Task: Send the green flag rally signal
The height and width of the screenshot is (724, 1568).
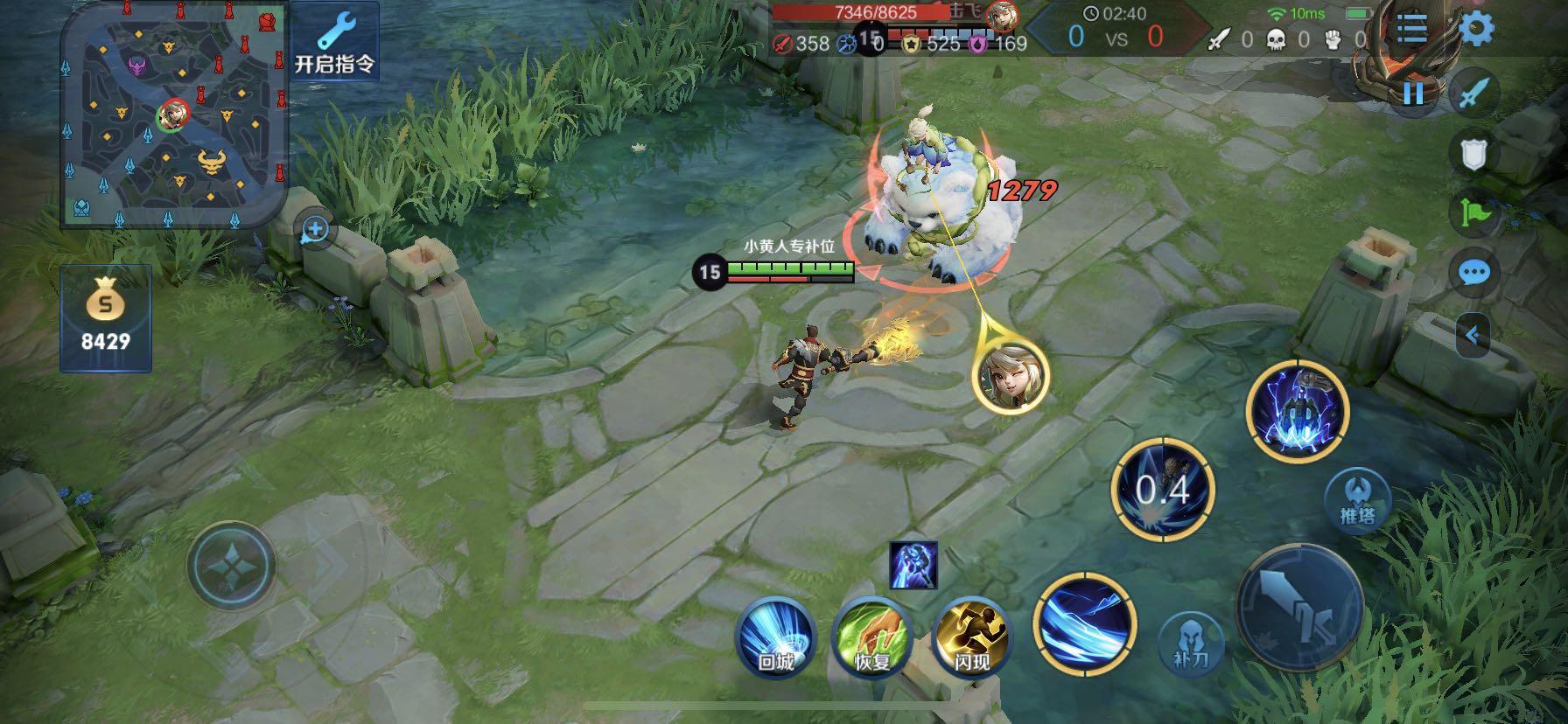Action: click(x=1474, y=212)
